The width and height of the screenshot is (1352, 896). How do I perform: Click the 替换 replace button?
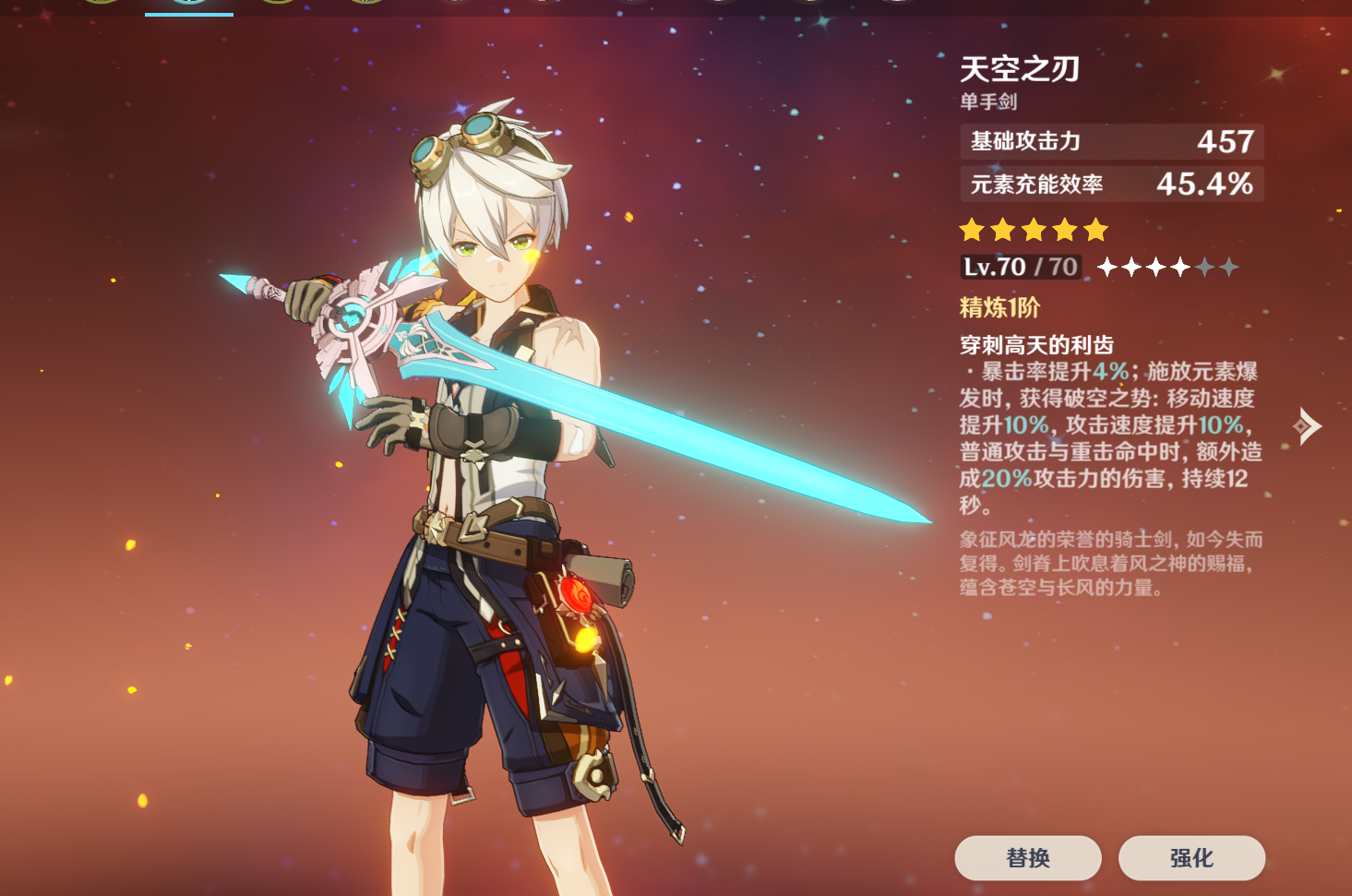(1029, 858)
